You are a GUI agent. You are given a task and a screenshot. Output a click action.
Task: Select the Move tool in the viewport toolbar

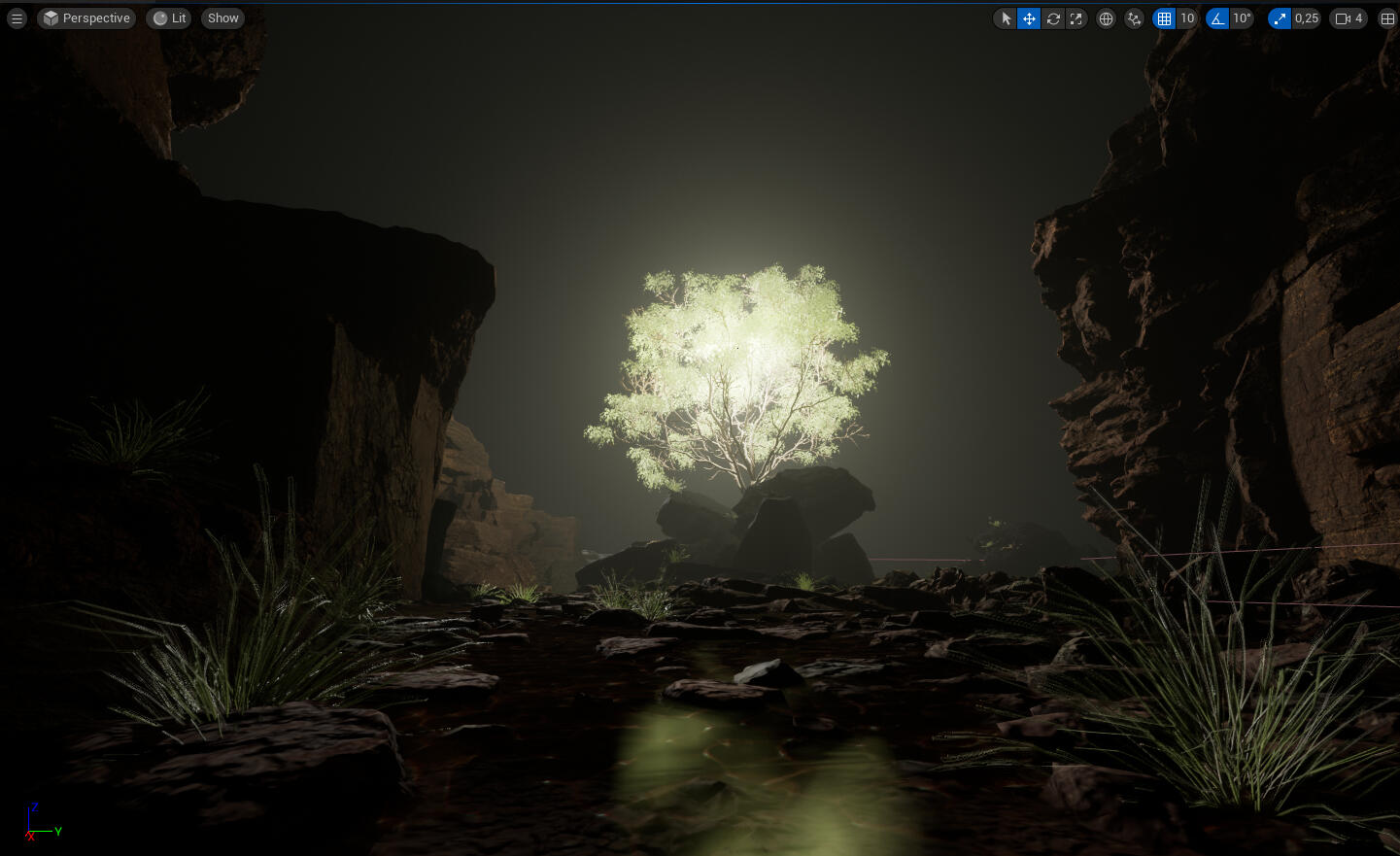point(1029,18)
